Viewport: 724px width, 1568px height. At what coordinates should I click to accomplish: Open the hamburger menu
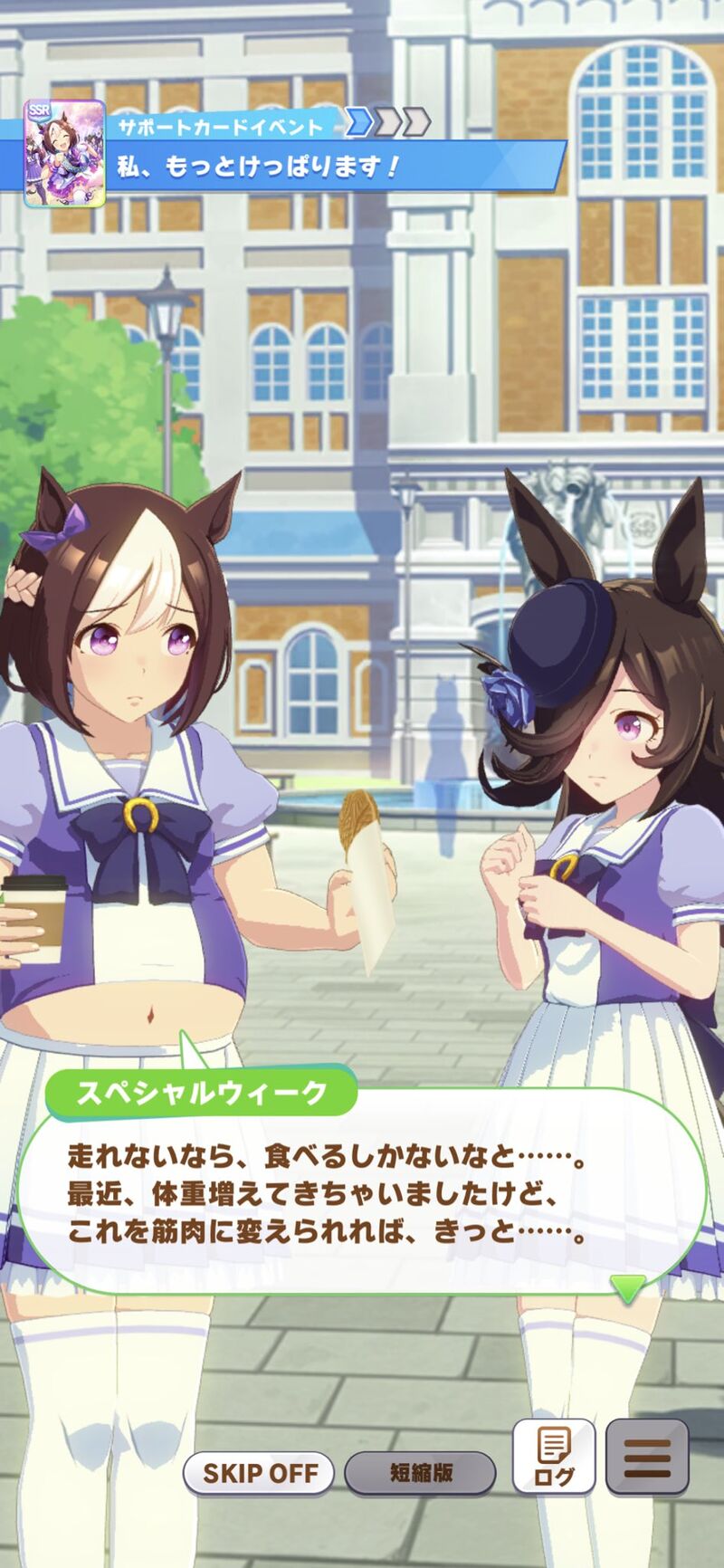point(646,1457)
